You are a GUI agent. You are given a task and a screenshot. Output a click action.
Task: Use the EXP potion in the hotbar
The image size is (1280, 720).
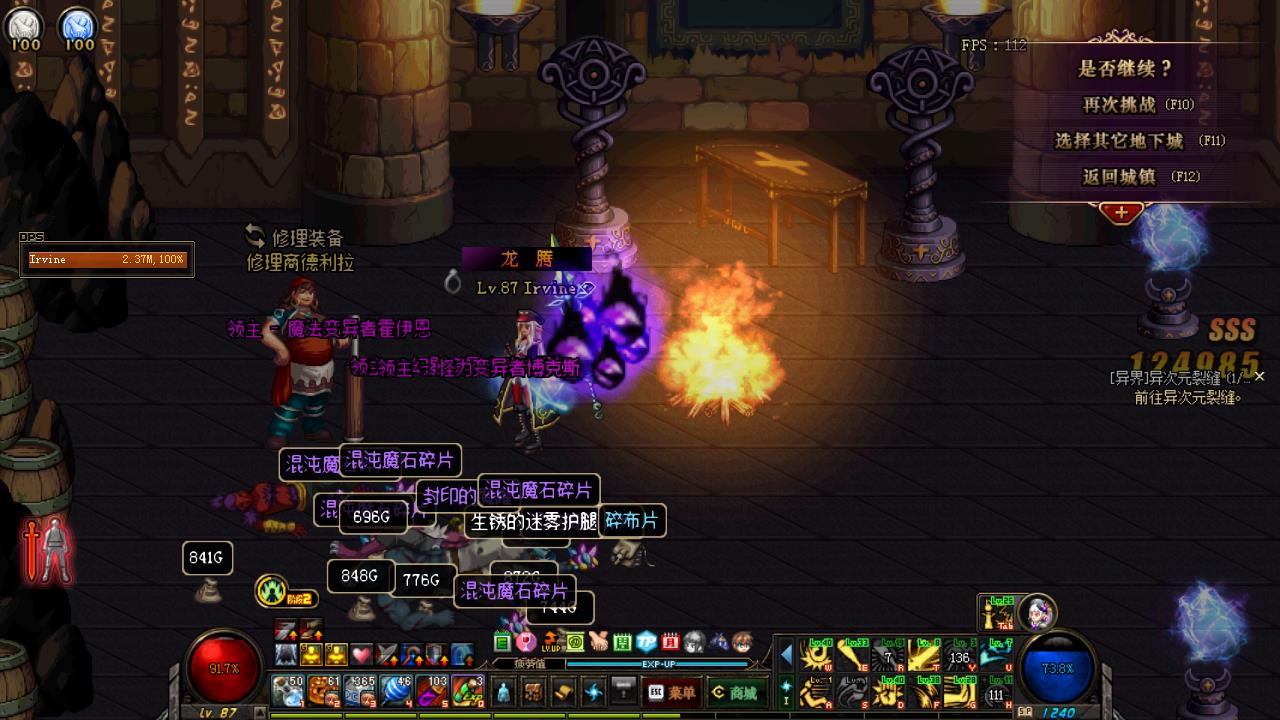[x=466, y=689]
